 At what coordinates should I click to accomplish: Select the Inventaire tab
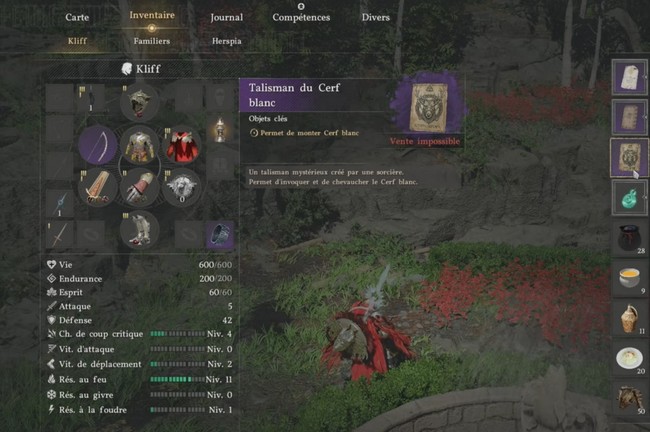(152, 16)
